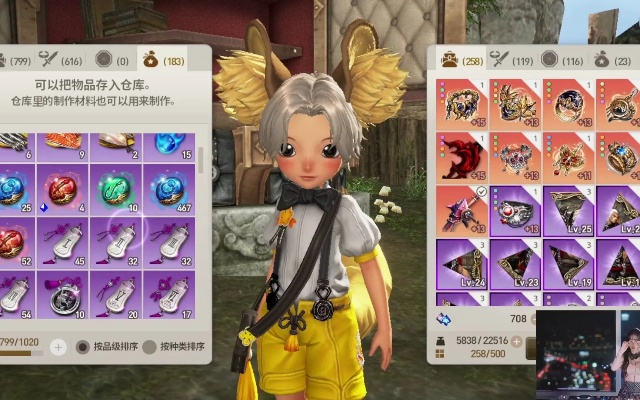Click the streamer webcam overlay thumbnail

click(x=588, y=351)
